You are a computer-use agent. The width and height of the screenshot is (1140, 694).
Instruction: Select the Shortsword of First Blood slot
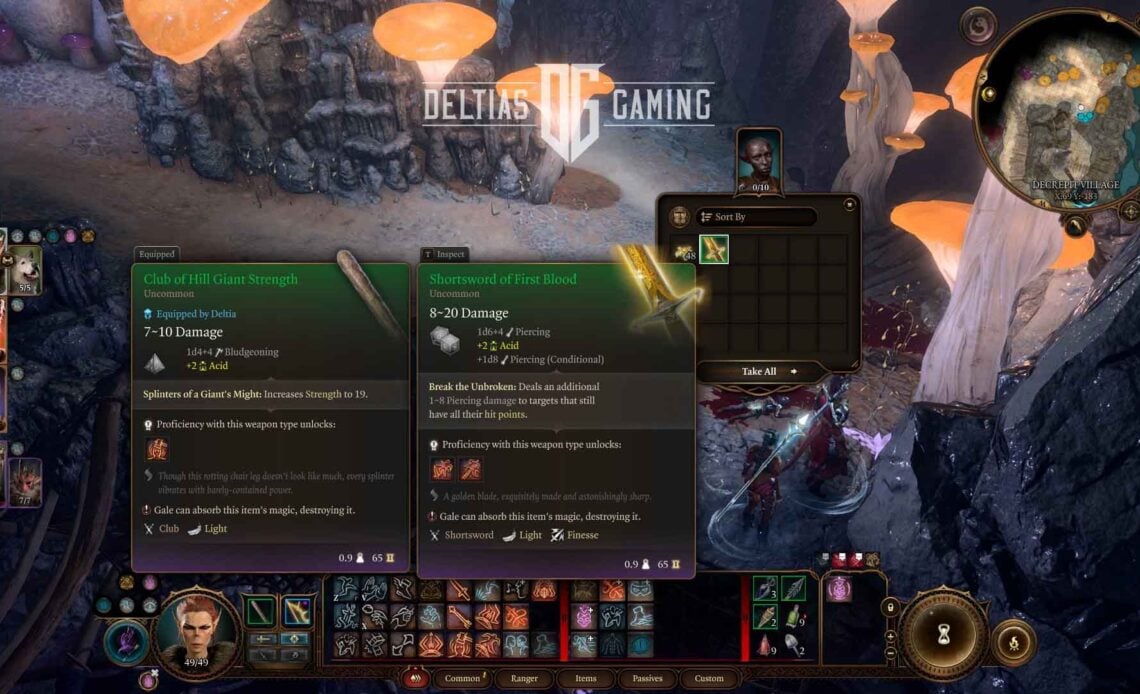713,250
